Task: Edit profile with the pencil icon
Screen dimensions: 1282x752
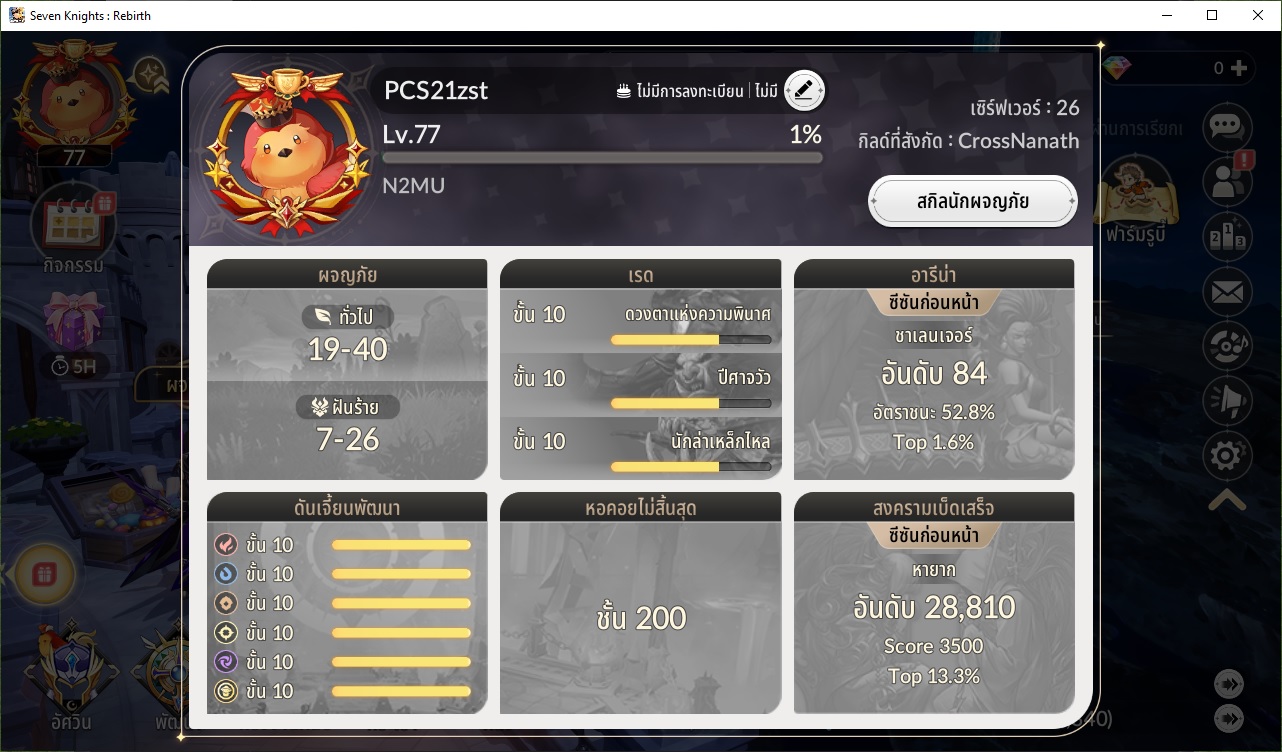Action: [804, 90]
